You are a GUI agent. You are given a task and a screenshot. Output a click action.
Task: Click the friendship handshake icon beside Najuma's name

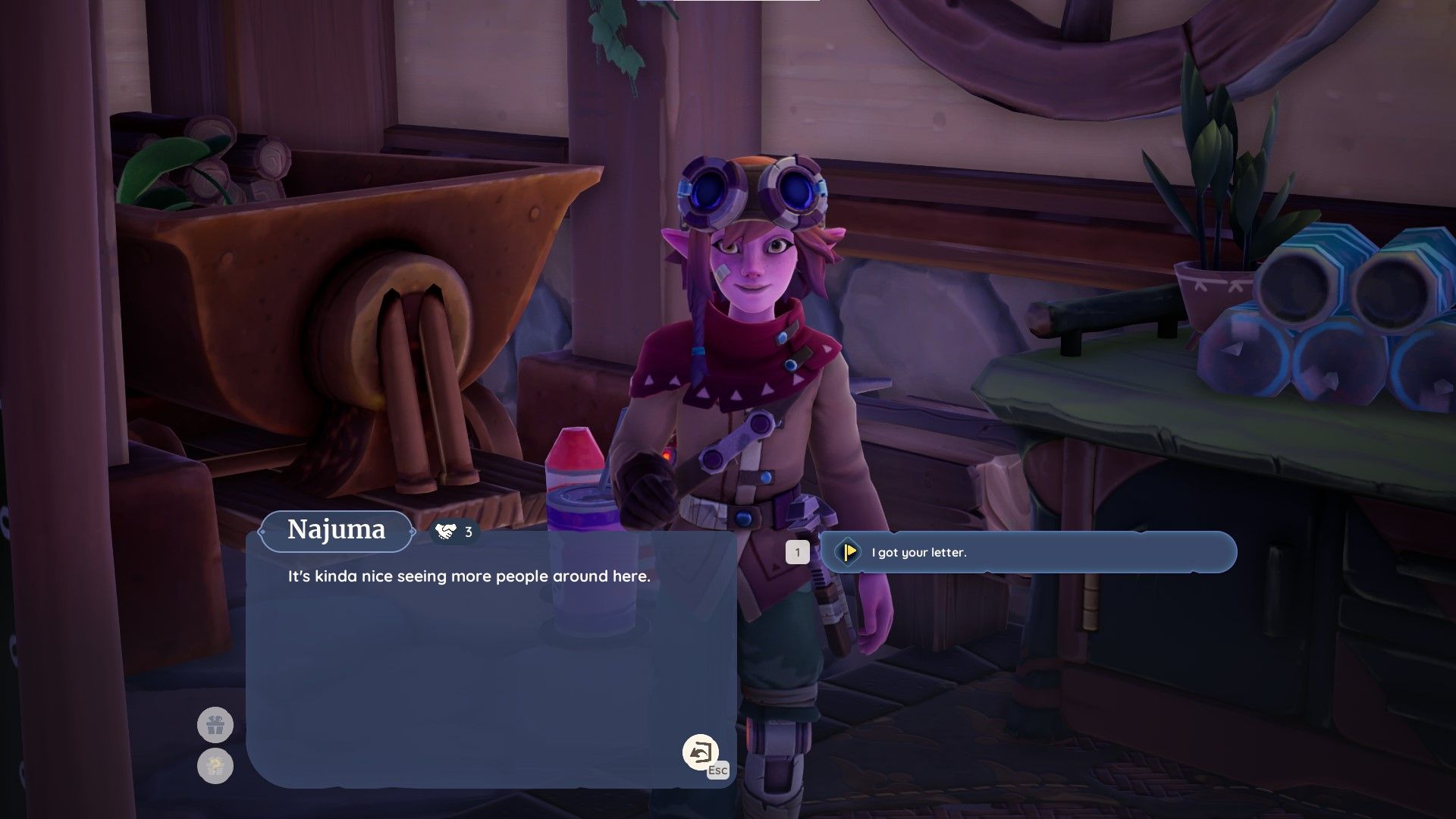[447, 531]
